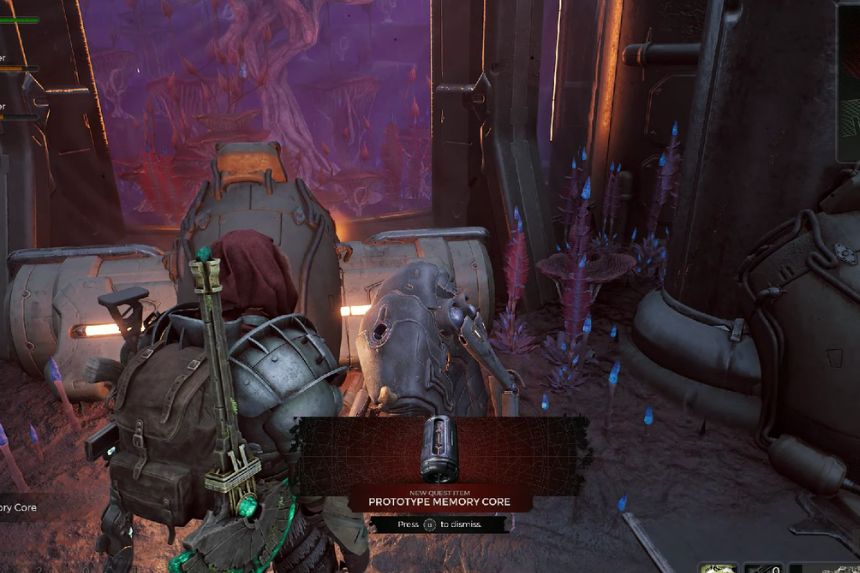
Task: Select the yellow-green consumable quick slot
Action: click(717, 568)
